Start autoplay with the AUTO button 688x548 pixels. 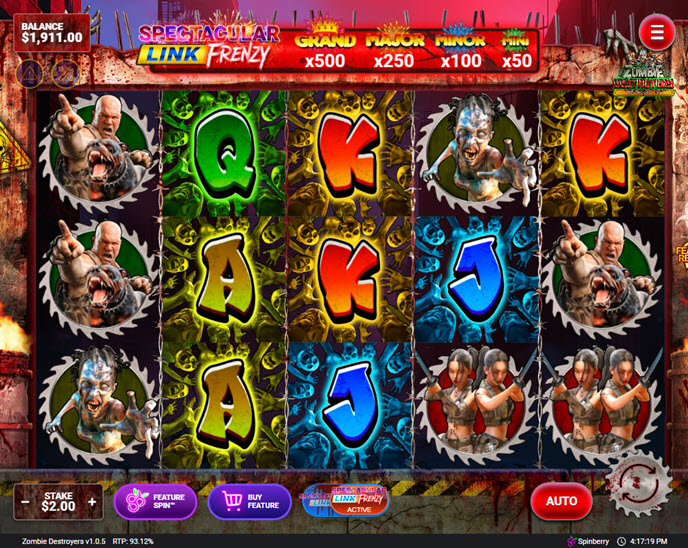coord(561,501)
